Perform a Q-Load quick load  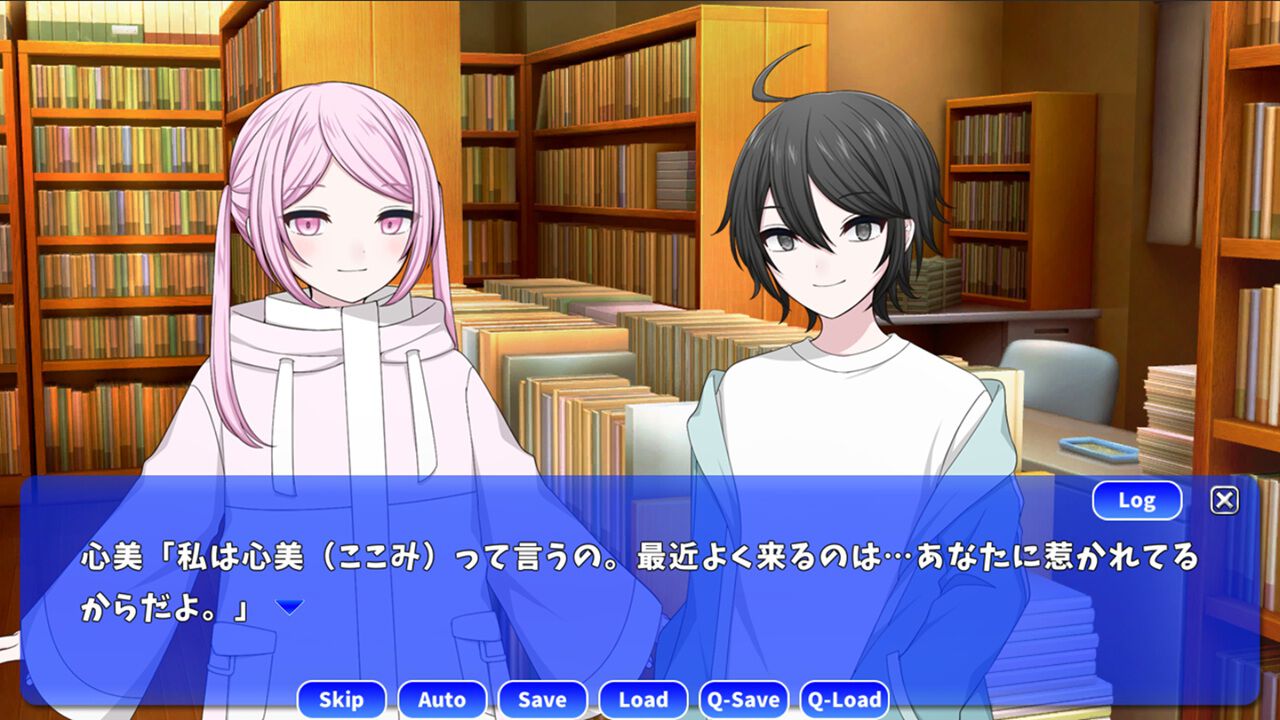point(847,700)
